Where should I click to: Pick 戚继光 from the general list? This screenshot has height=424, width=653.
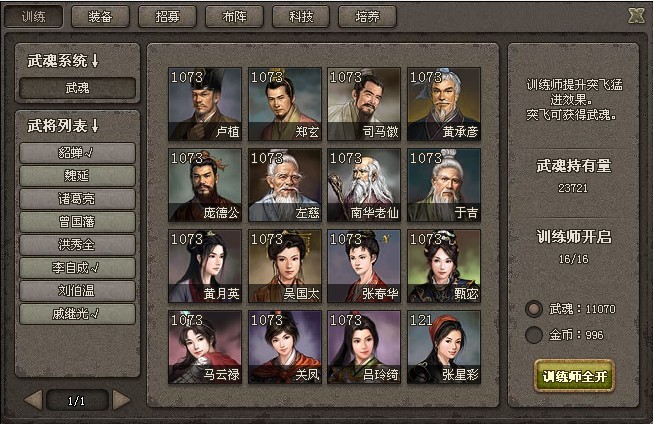pyautogui.click(x=77, y=314)
